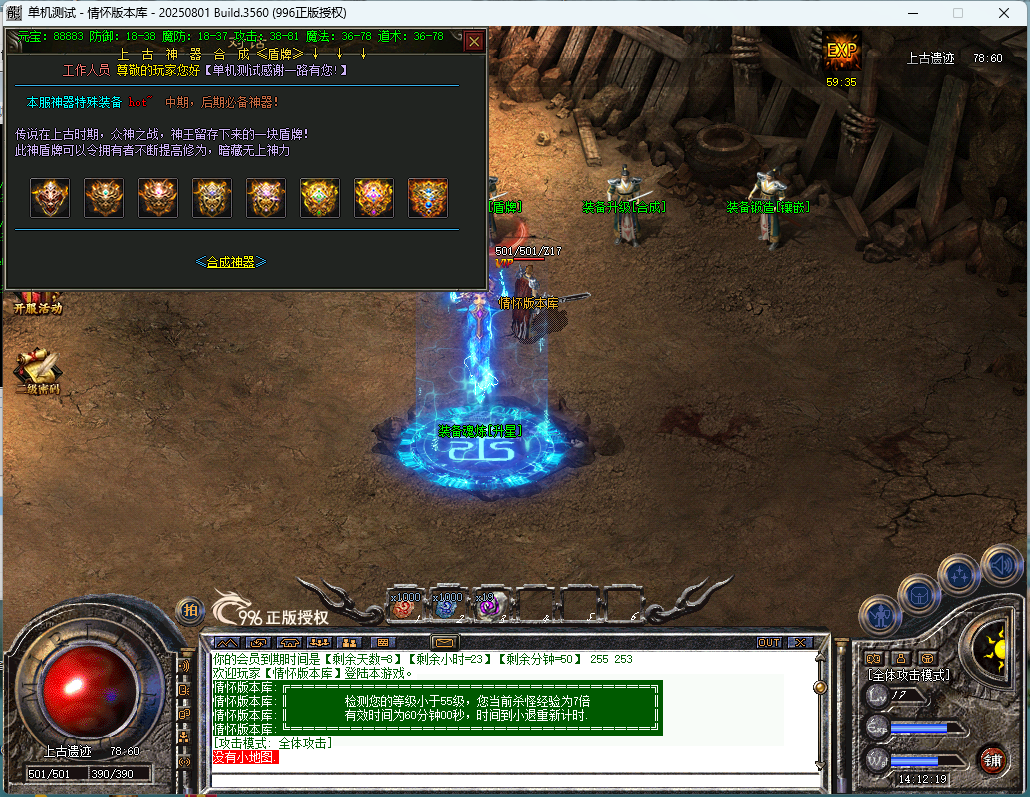Click the EXP bonus icon
This screenshot has width=1030, height=797.
(x=842, y=52)
